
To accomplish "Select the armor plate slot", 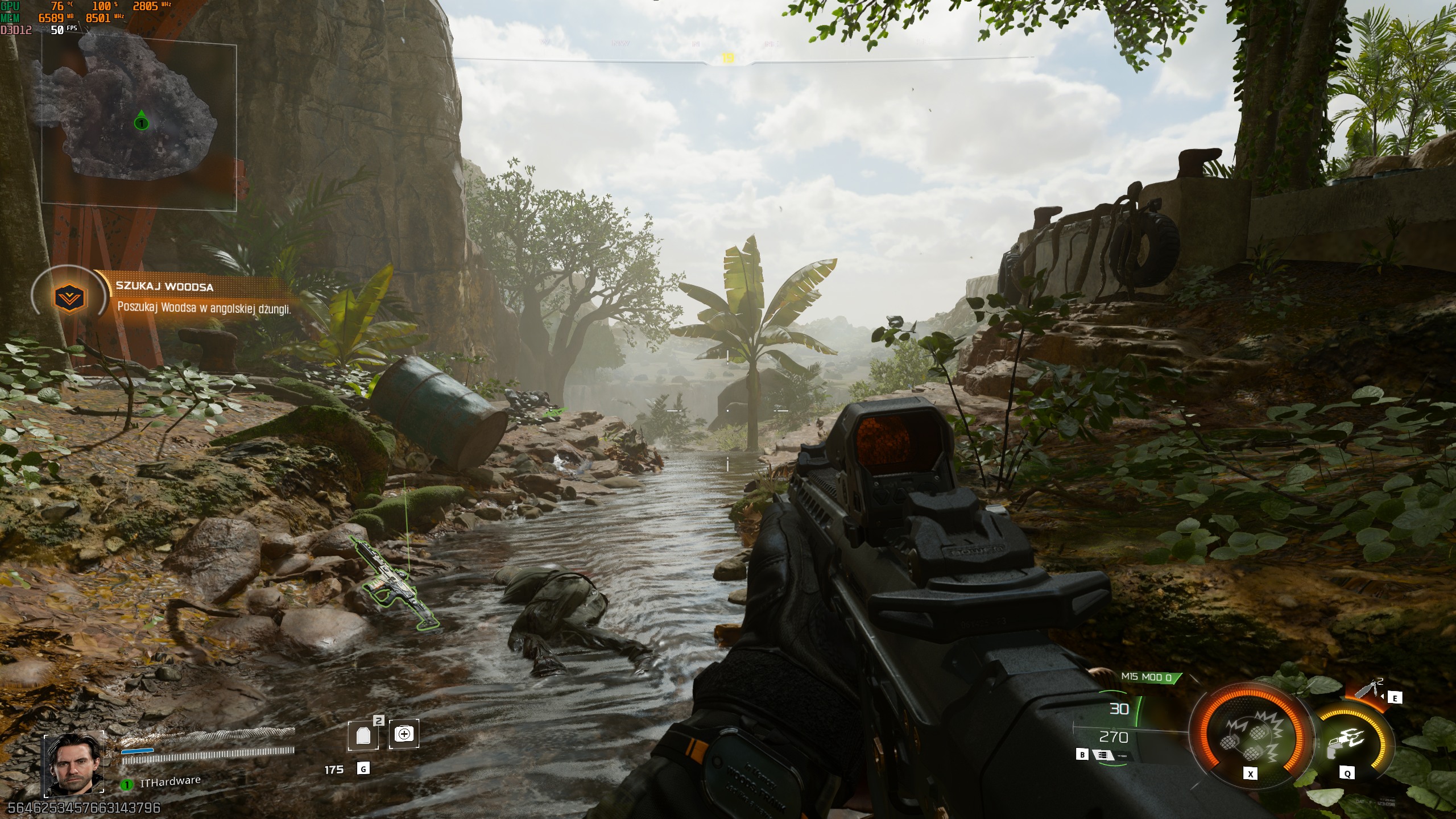I will tap(363, 735).
